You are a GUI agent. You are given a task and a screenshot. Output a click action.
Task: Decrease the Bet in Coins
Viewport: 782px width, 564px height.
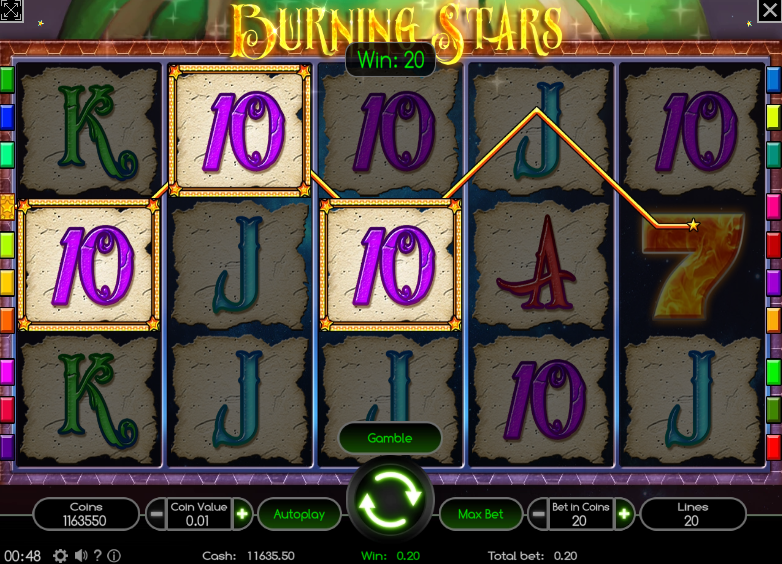click(539, 514)
